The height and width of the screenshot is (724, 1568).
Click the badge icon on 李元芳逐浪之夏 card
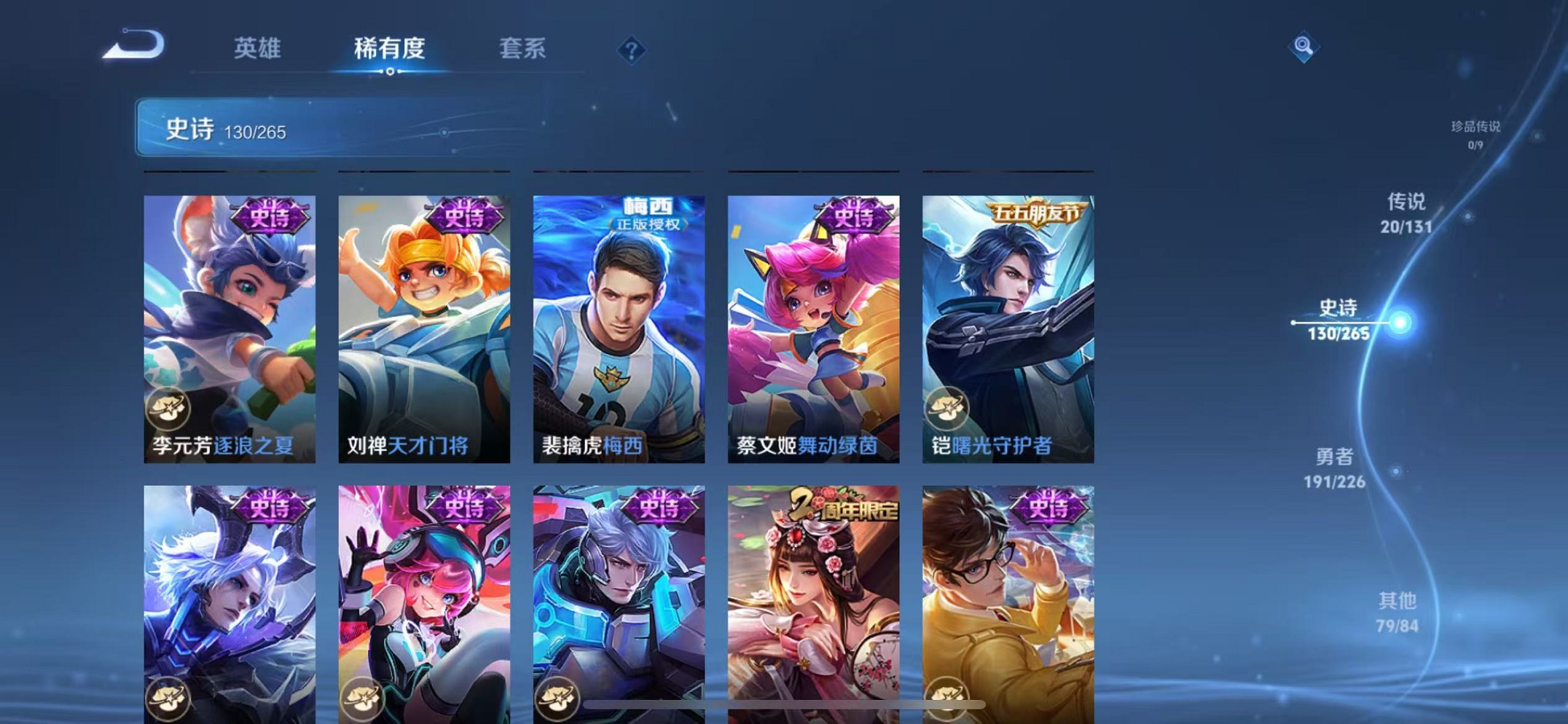pos(169,409)
